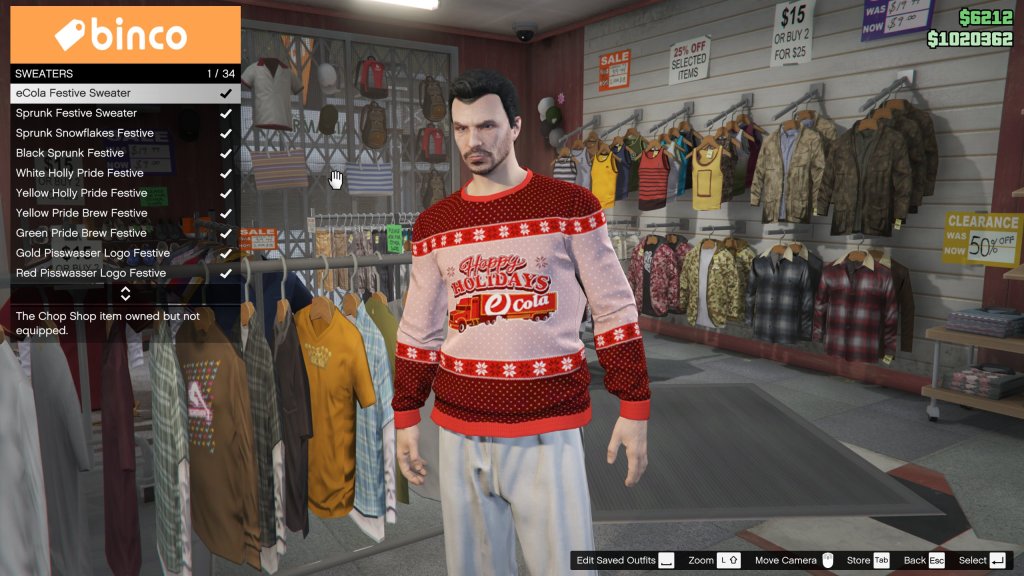
Task: Click the list scroll arrows below the sweaters
Action: pos(125,294)
